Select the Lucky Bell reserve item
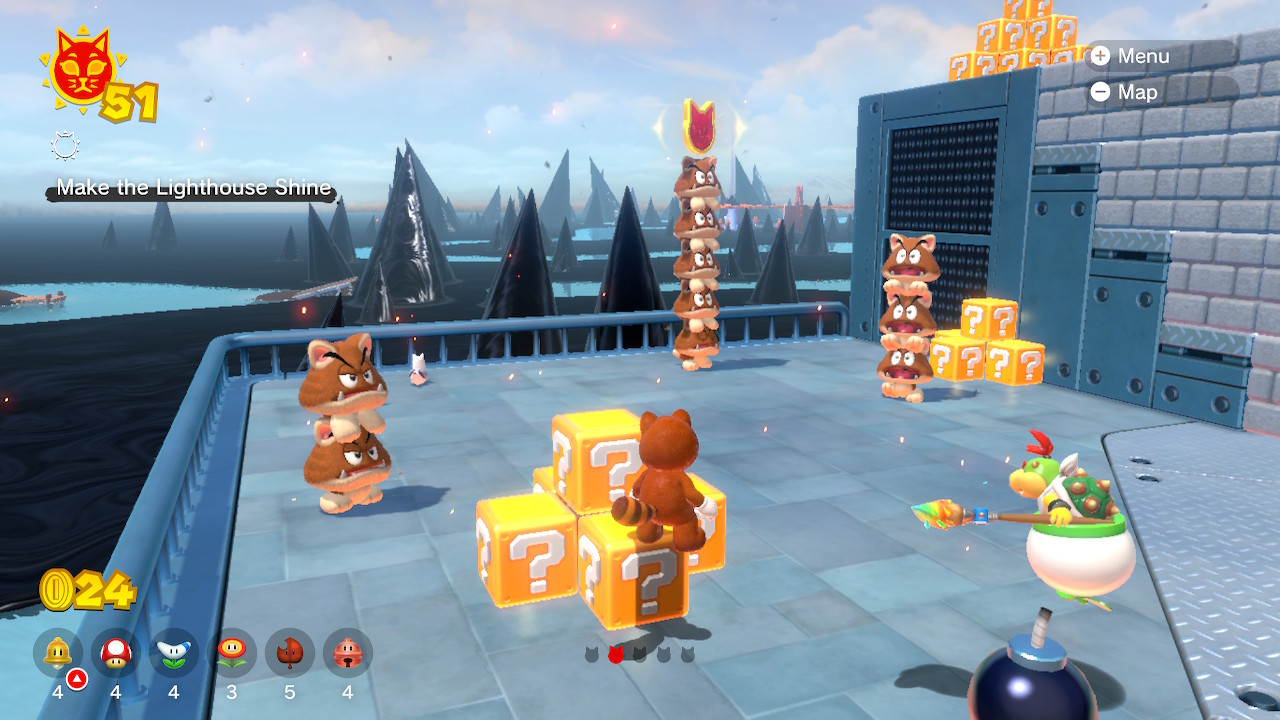Viewport: 1280px width, 720px height. 347,654
